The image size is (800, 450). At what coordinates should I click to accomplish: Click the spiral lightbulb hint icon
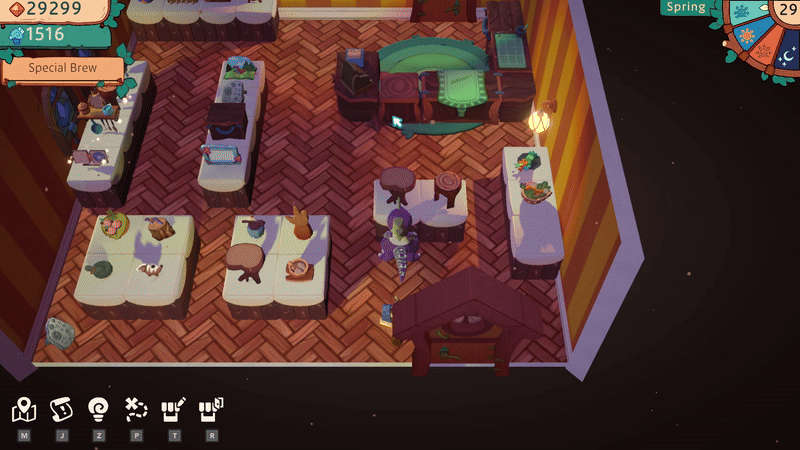tap(98, 409)
